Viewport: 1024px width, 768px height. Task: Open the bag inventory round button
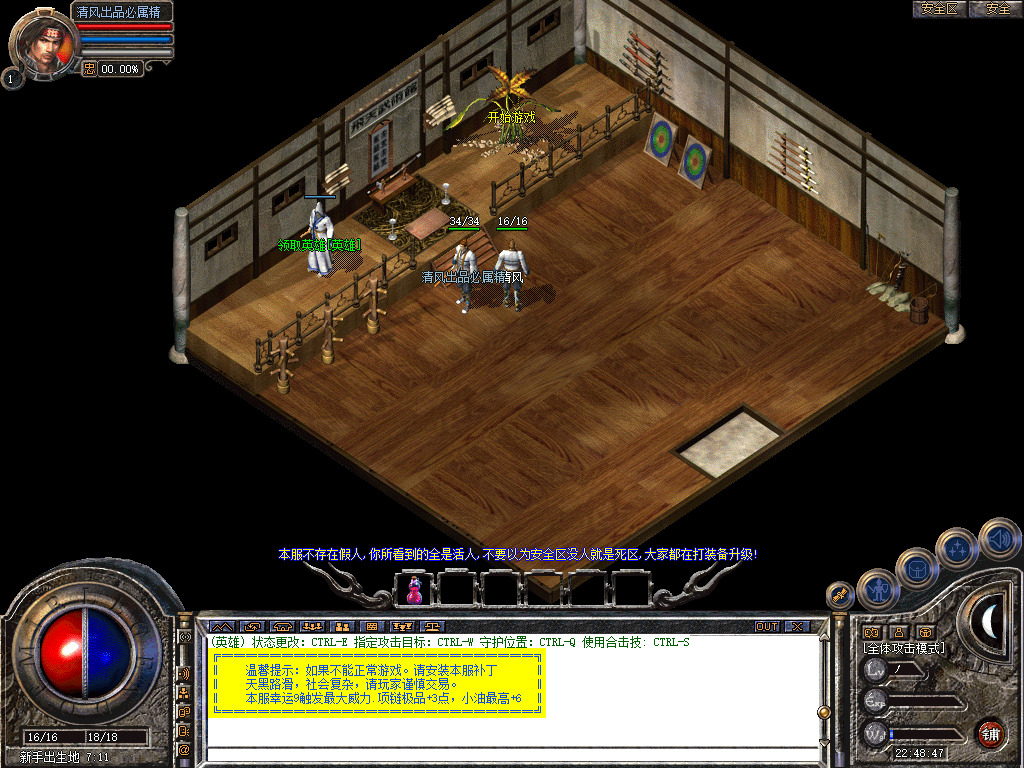(916, 568)
